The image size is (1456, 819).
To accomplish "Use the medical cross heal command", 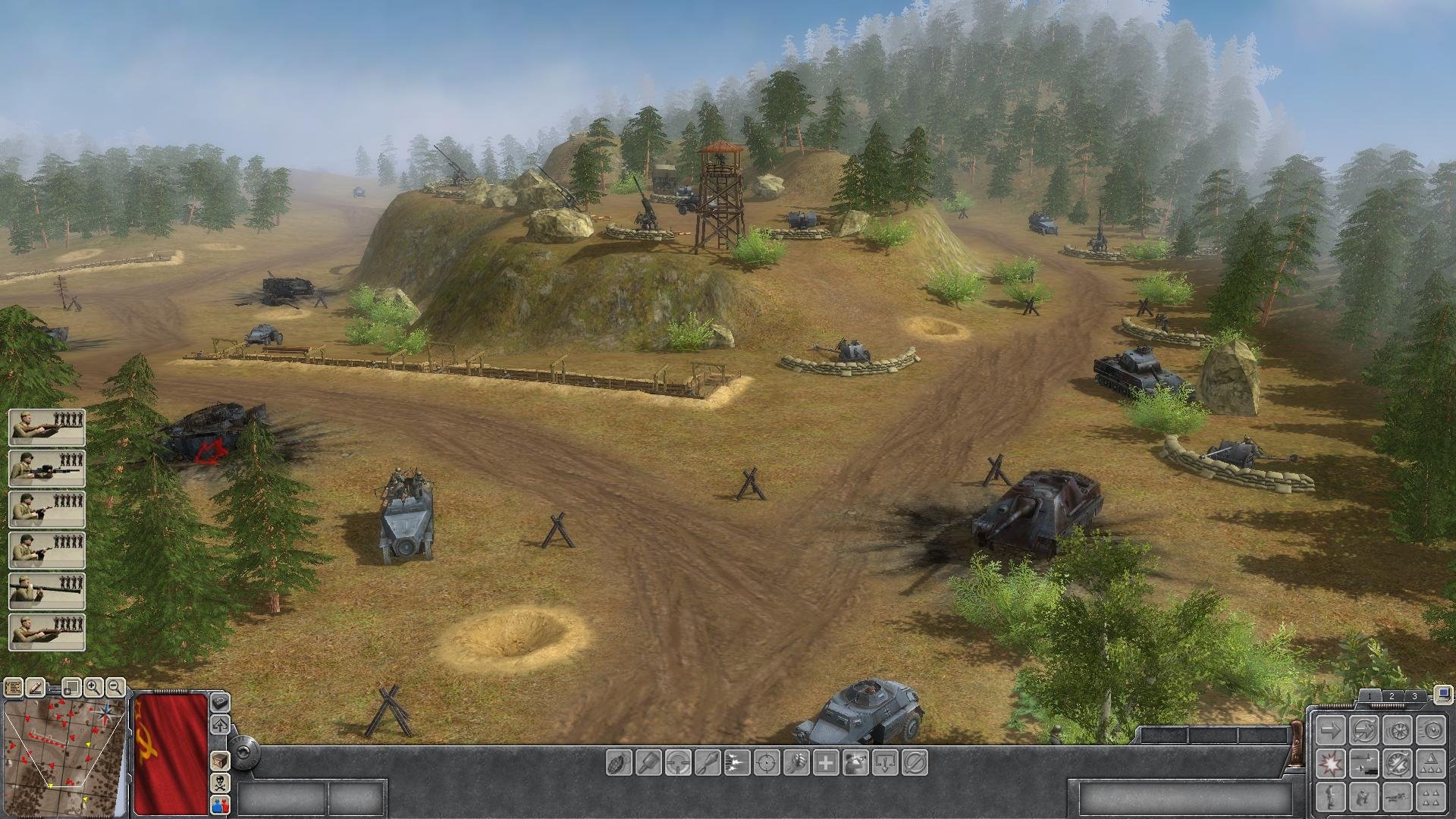I will click(x=826, y=763).
